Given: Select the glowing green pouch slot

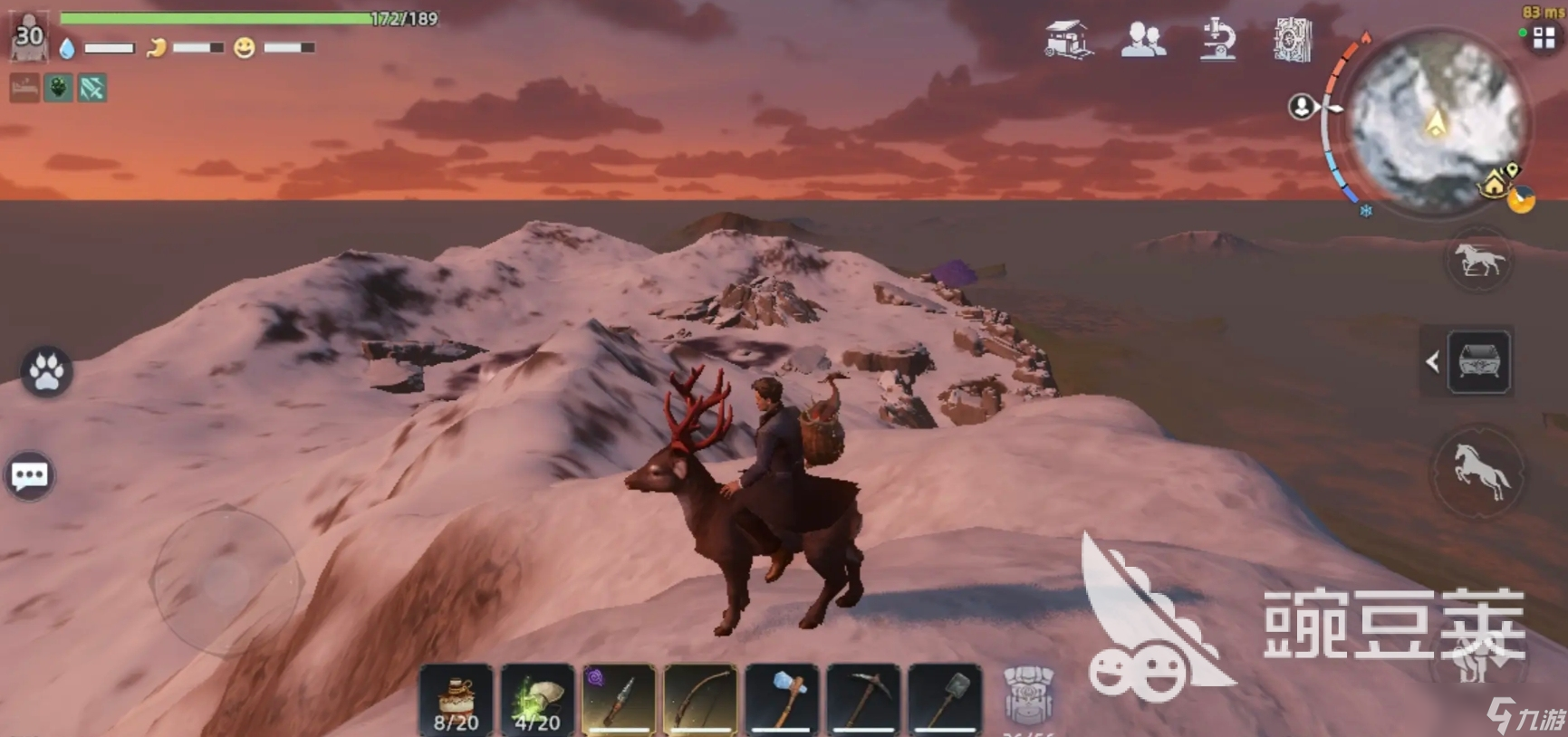Looking at the screenshot, I should (537, 700).
